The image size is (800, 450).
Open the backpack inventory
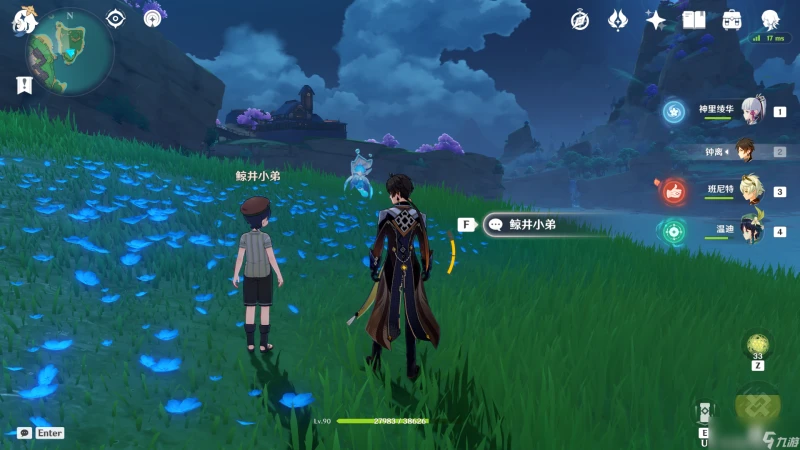[x=732, y=19]
